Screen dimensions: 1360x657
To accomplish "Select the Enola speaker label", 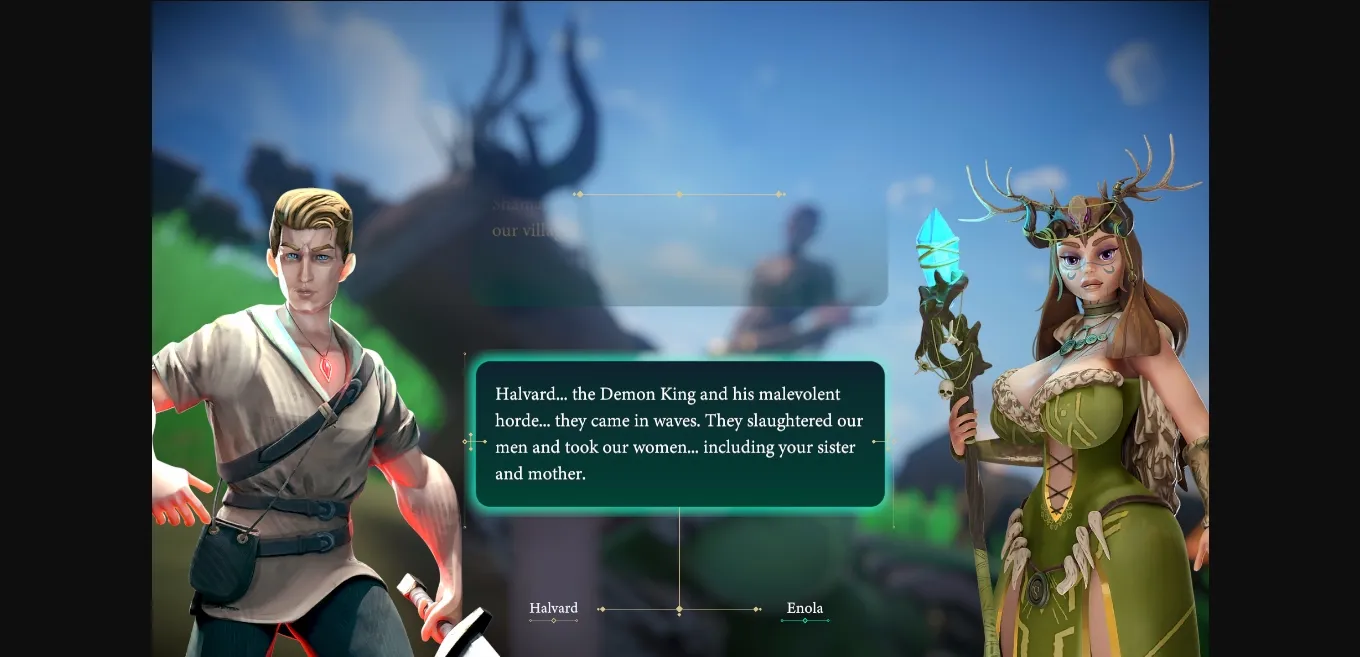I will 804,608.
